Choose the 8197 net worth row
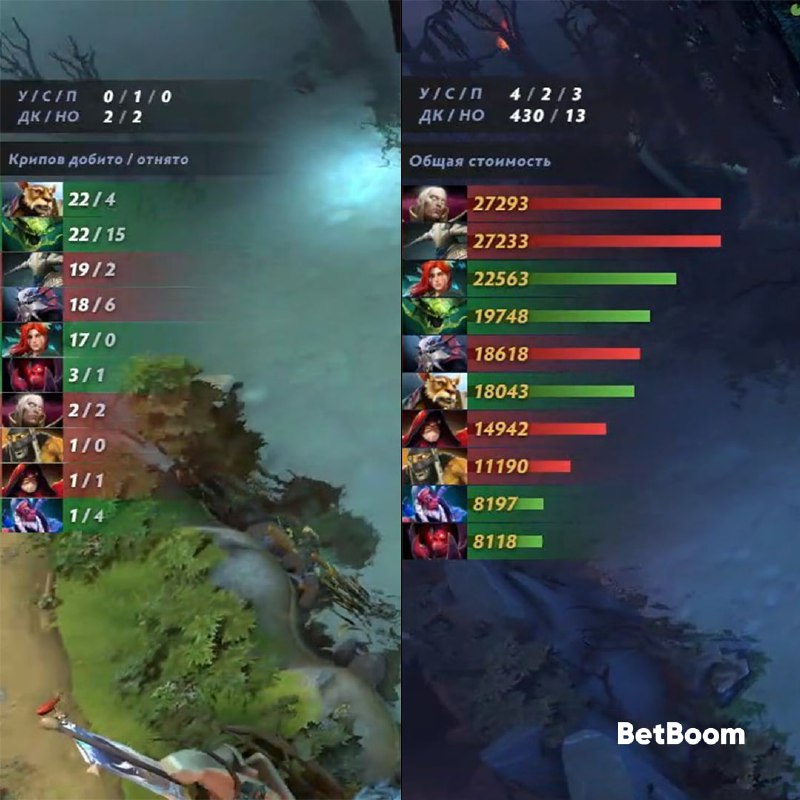The height and width of the screenshot is (800, 800). tap(500, 504)
